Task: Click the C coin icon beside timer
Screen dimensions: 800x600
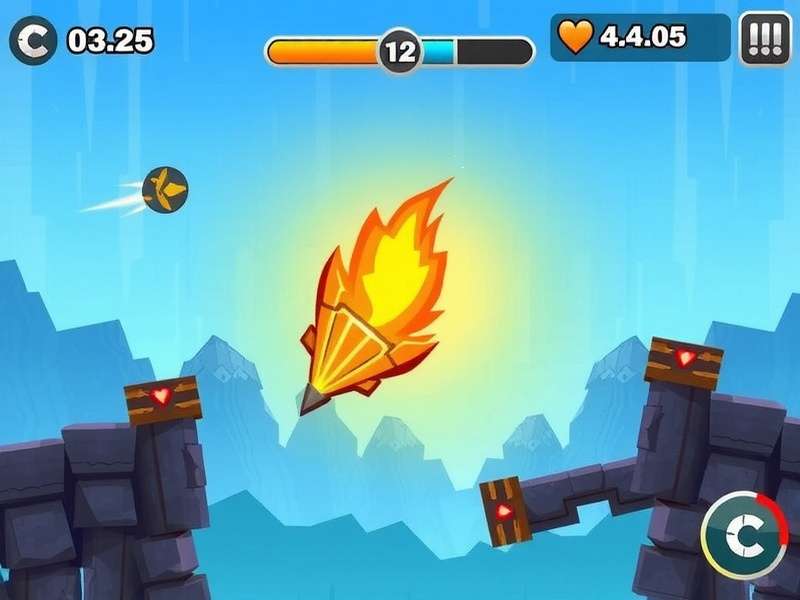Action: 33,40
